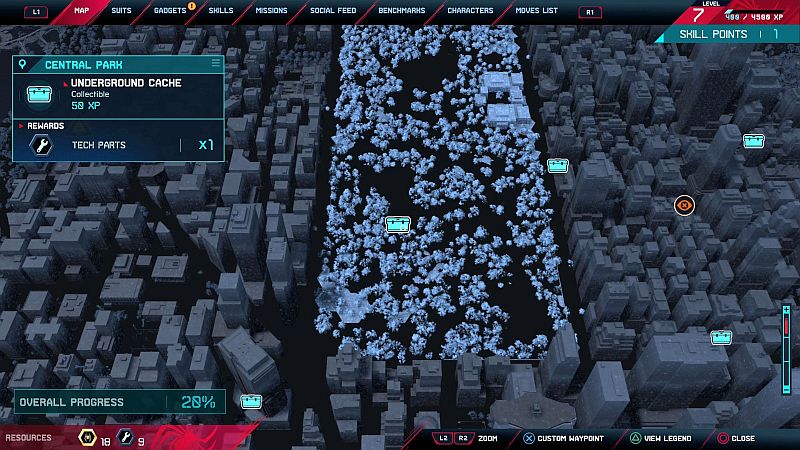Select the cache marker inside Central Park
Image resolution: width=800 pixels, height=450 pixels.
click(x=398, y=224)
